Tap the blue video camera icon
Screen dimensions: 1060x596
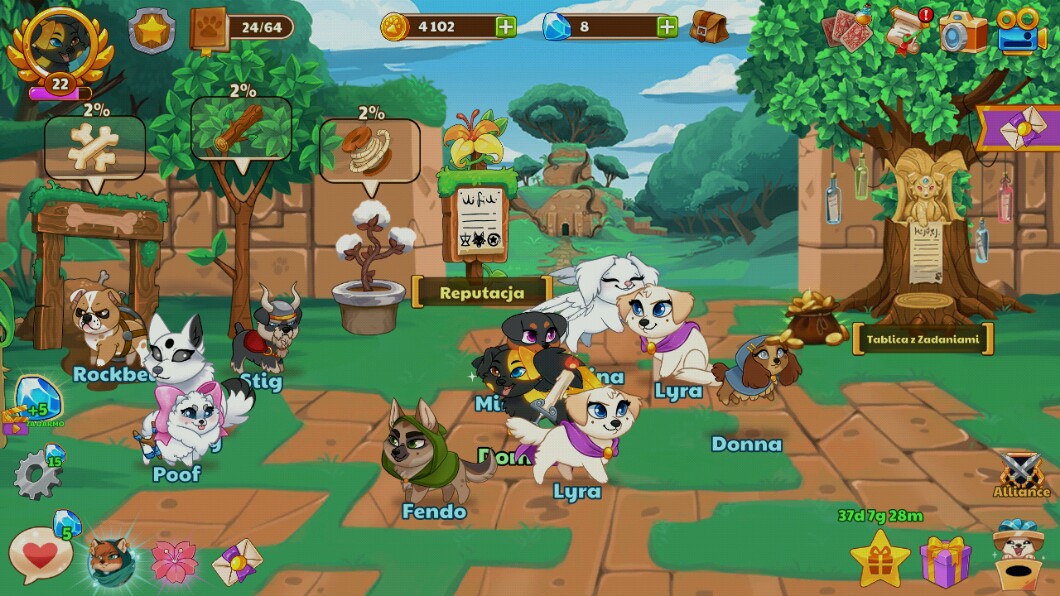(x=1021, y=31)
